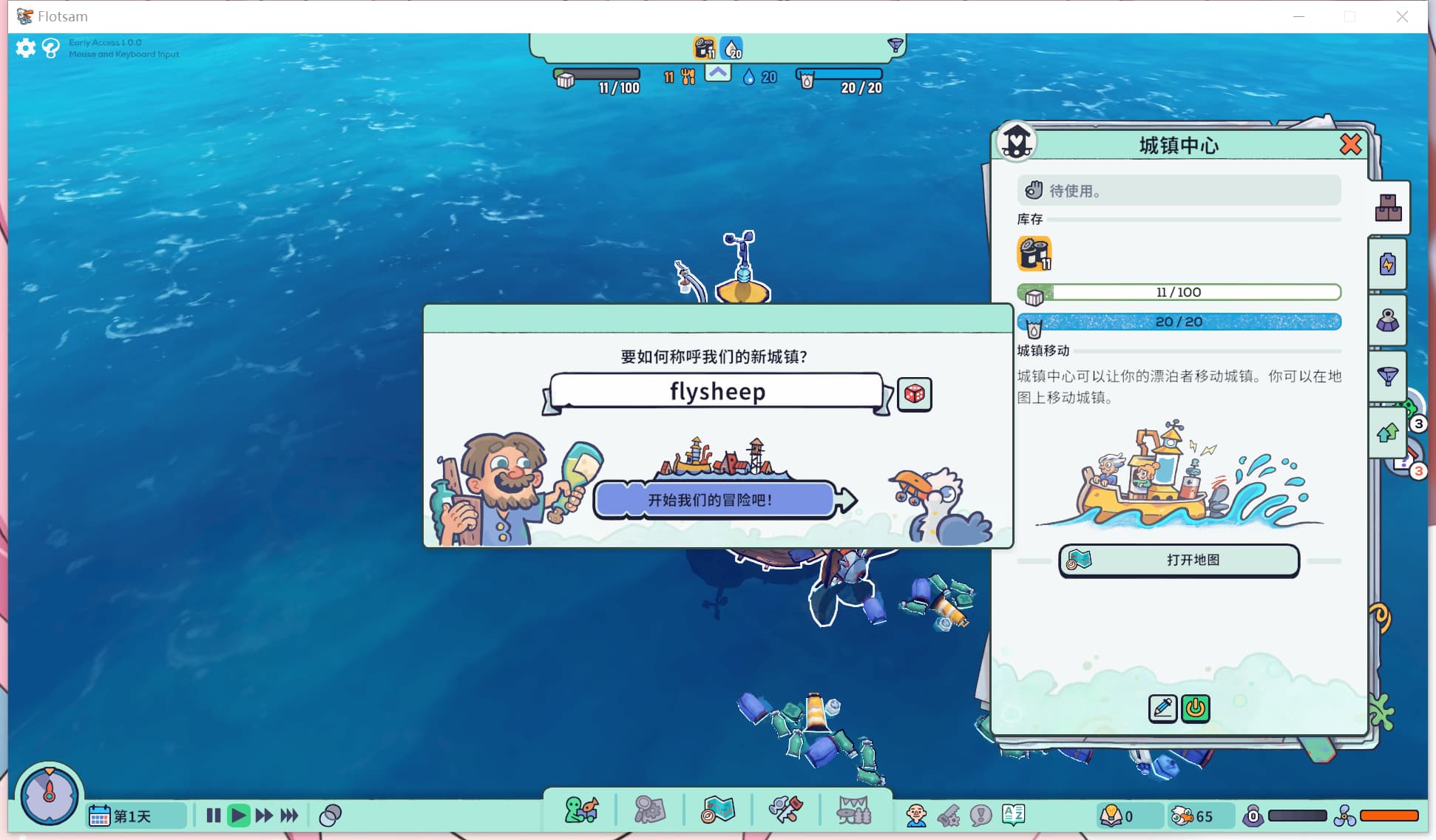
Task: Switch to the upgrades tab with green arrows
Action: 1388,433
